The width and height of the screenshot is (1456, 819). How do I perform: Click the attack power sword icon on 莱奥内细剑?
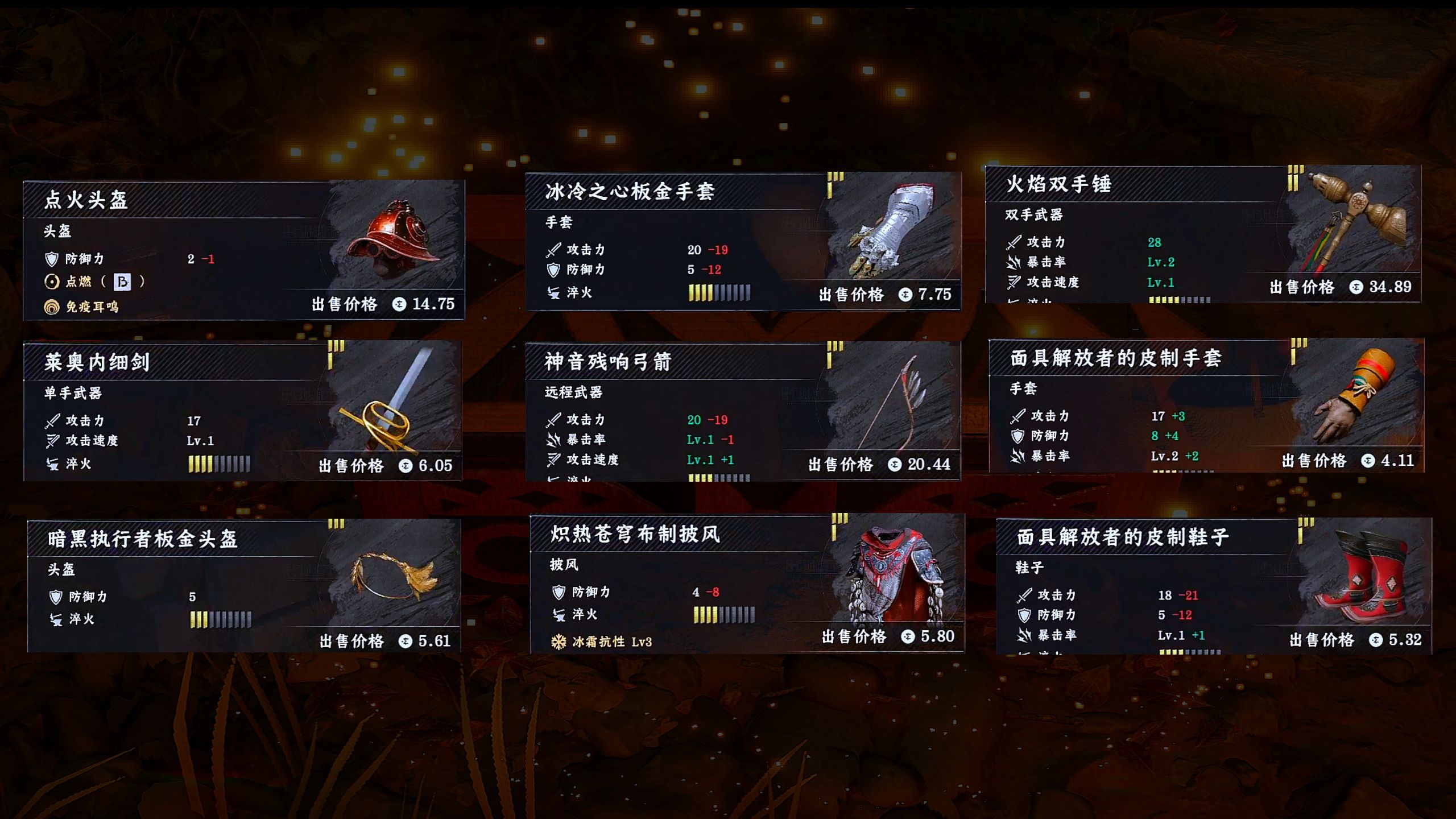[53, 421]
